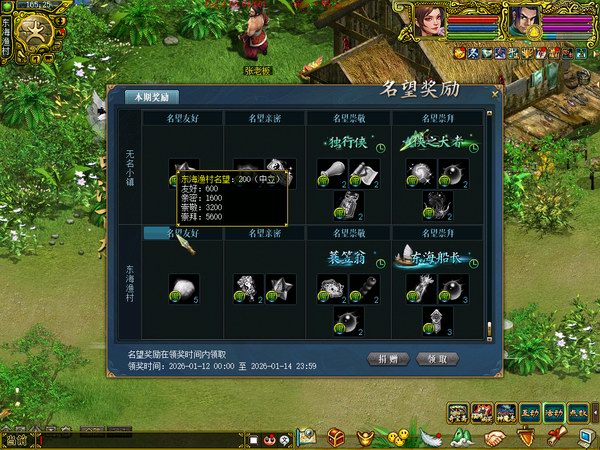Open the treasure chest icon in bottom bar
Screen dimensions: 600x450
(x=336, y=437)
